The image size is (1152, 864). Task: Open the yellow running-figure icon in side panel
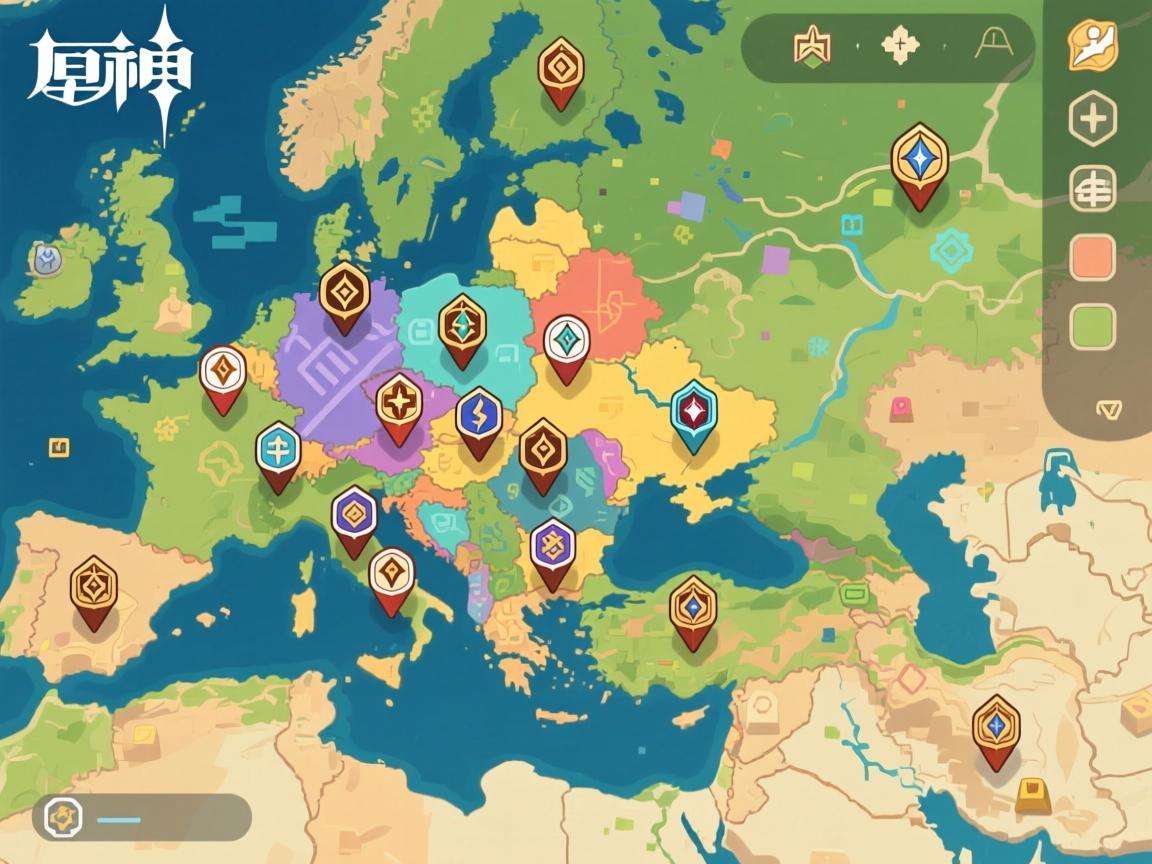1092,45
